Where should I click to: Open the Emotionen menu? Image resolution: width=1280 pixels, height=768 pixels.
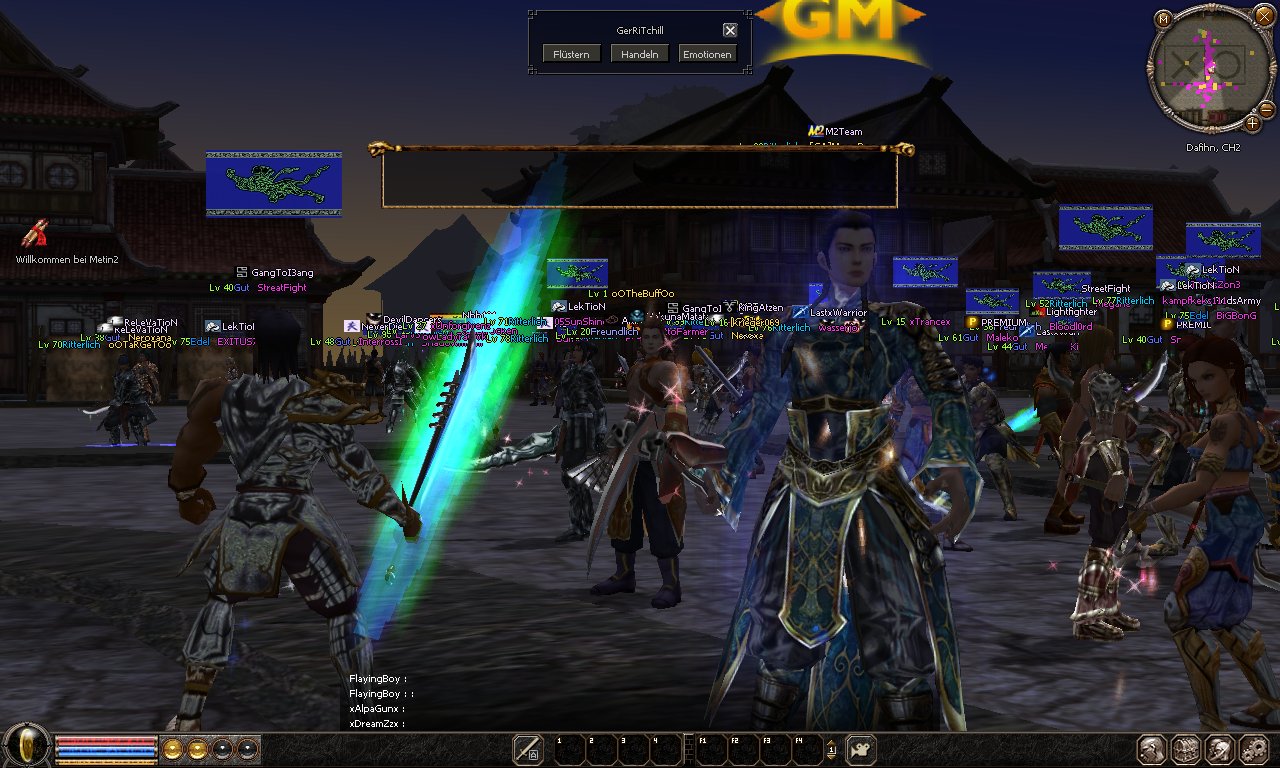pyautogui.click(x=707, y=54)
